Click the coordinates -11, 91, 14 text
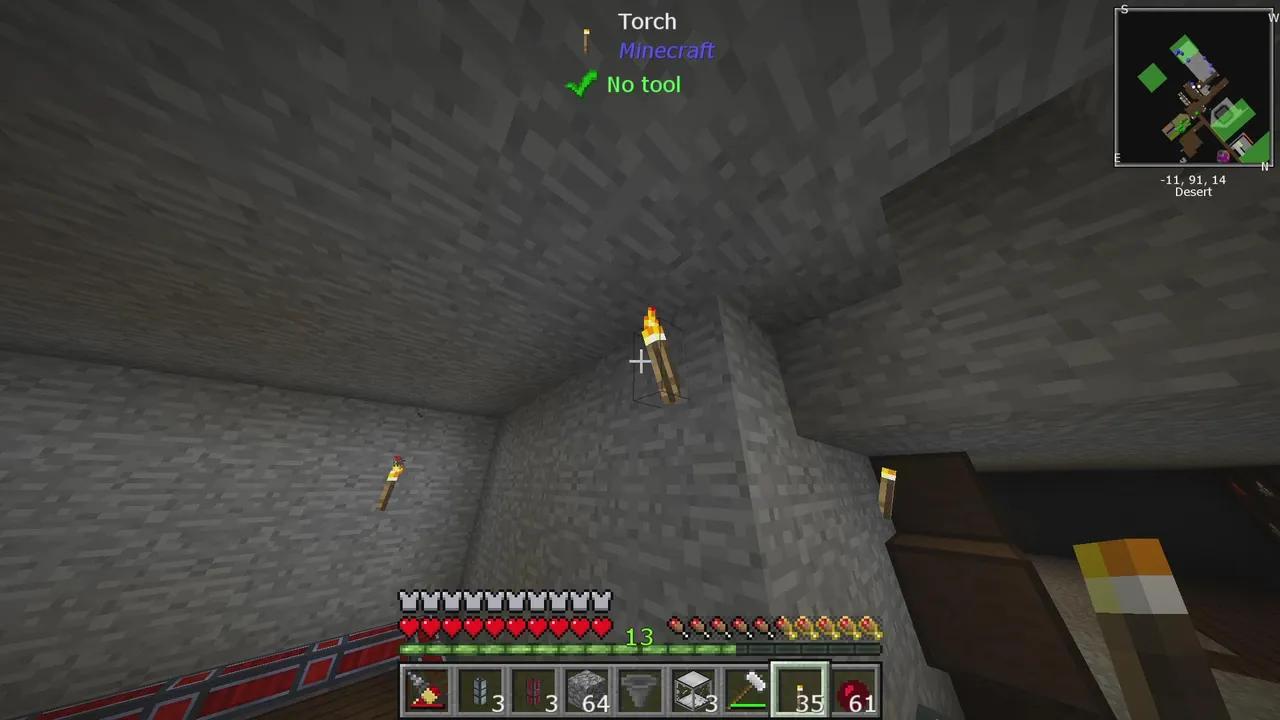 click(1192, 180)
